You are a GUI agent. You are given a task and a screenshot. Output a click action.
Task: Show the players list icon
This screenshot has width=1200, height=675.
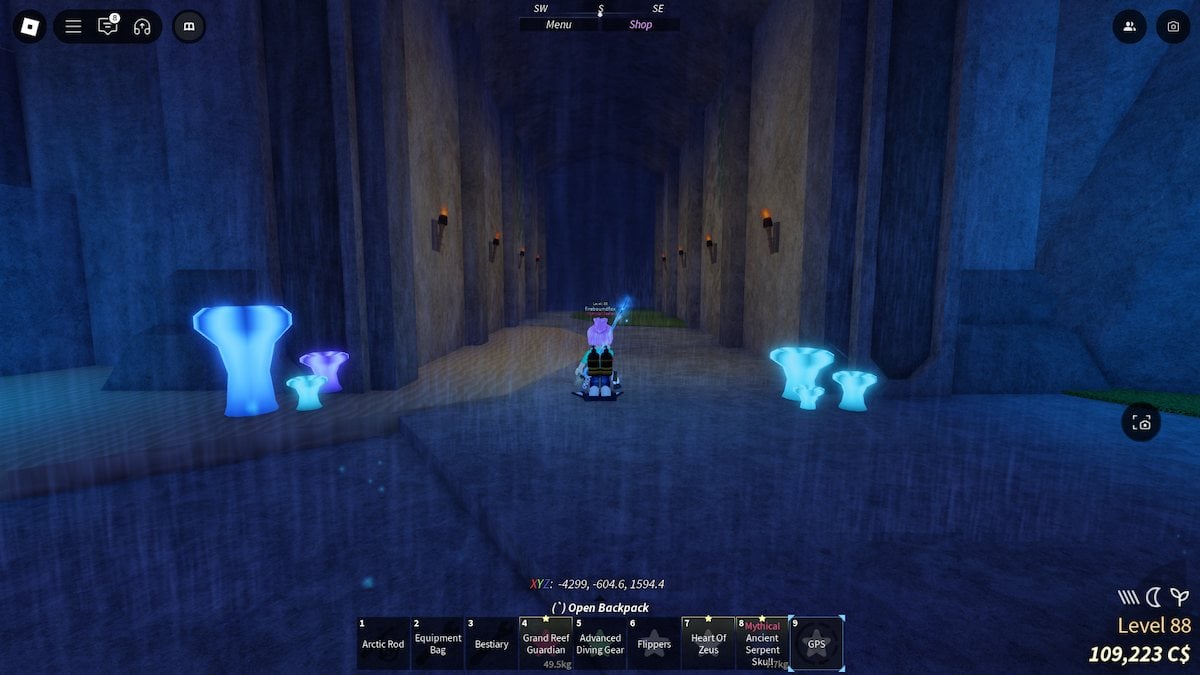[1130, 27]
